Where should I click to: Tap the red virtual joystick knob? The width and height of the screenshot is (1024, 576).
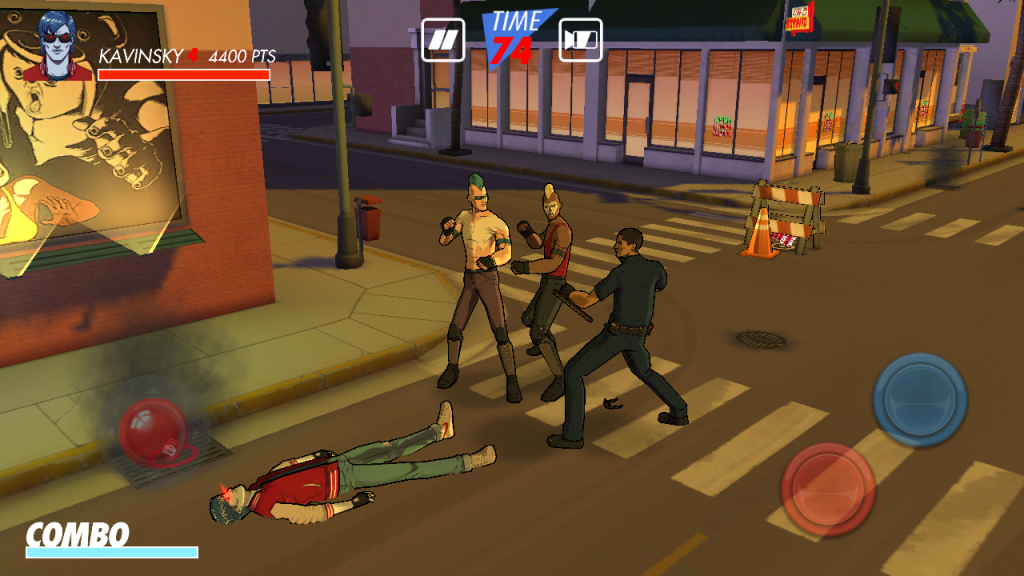(x=153, y=432)
